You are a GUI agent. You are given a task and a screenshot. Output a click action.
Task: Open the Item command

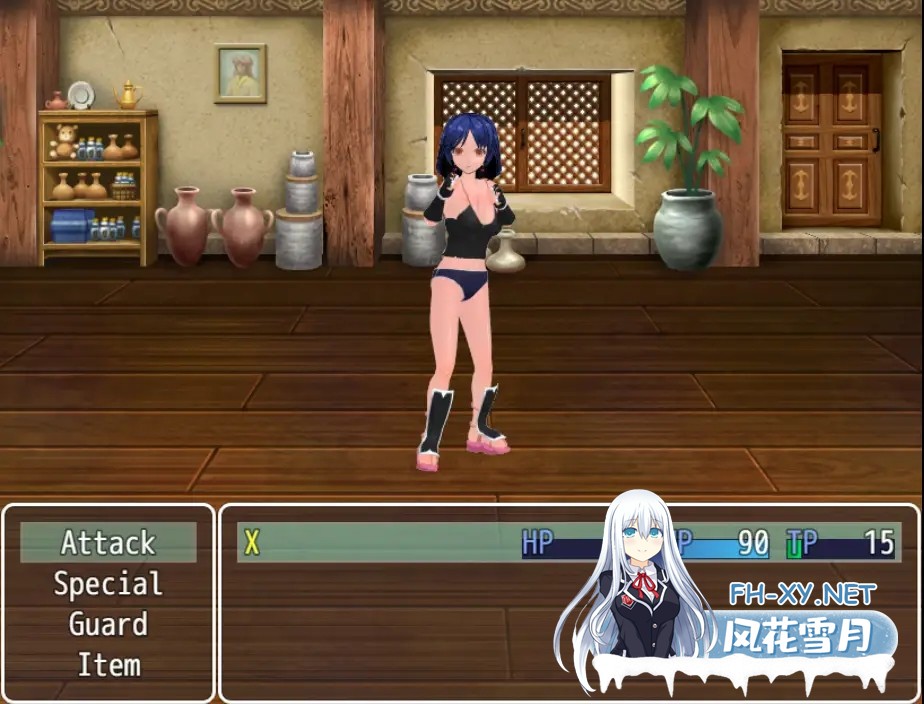108,665
